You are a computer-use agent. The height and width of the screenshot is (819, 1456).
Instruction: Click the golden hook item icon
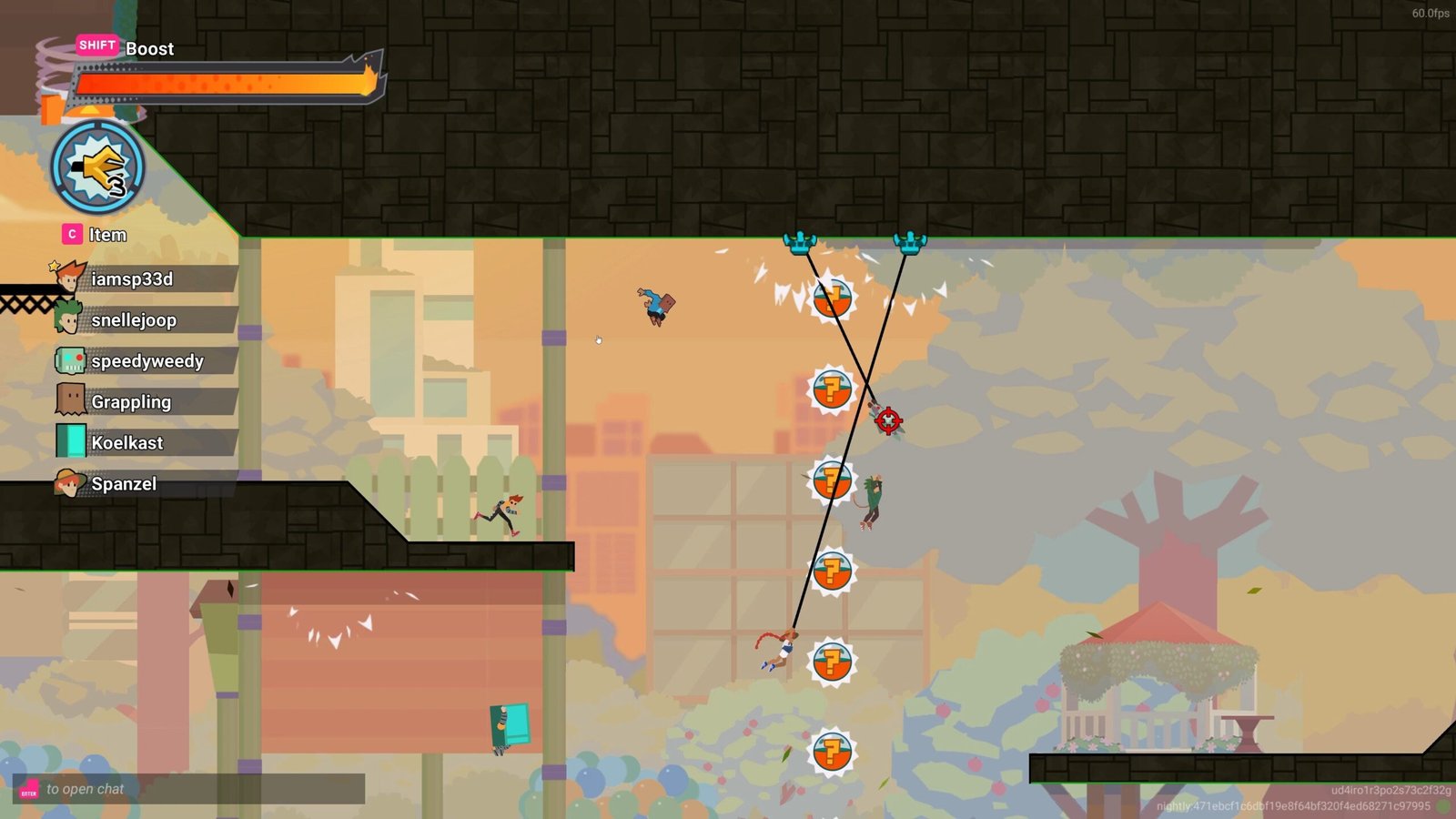97,168
